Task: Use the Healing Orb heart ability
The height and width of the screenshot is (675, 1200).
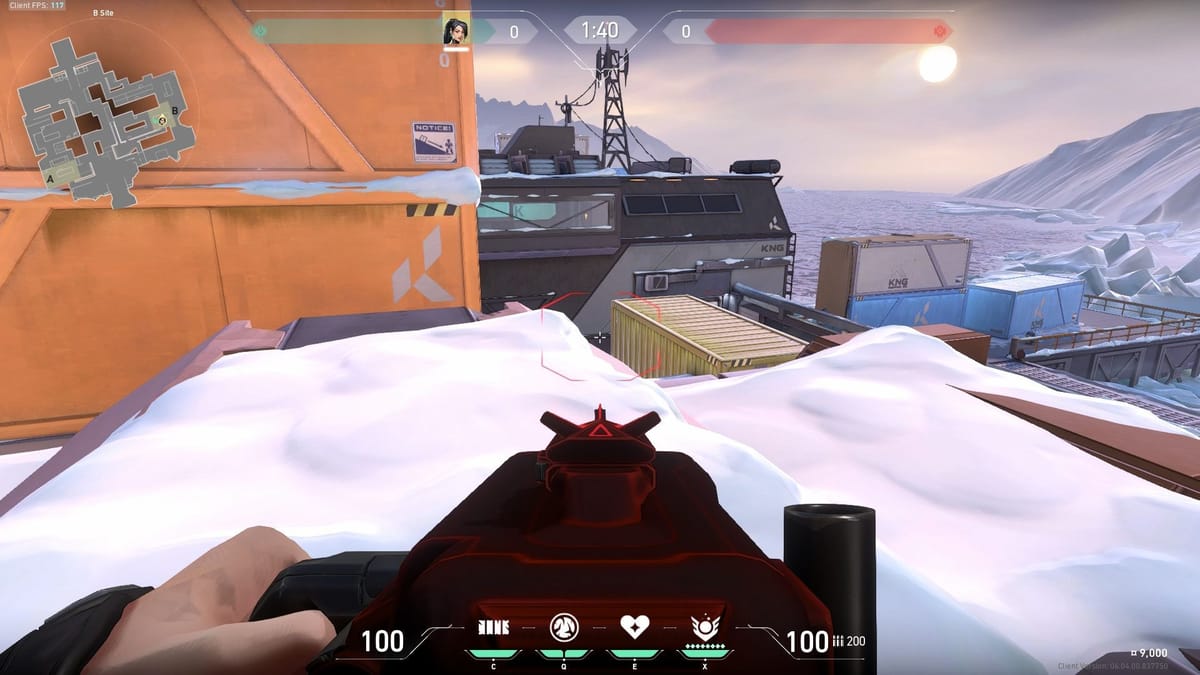Action: coord(635,628)
